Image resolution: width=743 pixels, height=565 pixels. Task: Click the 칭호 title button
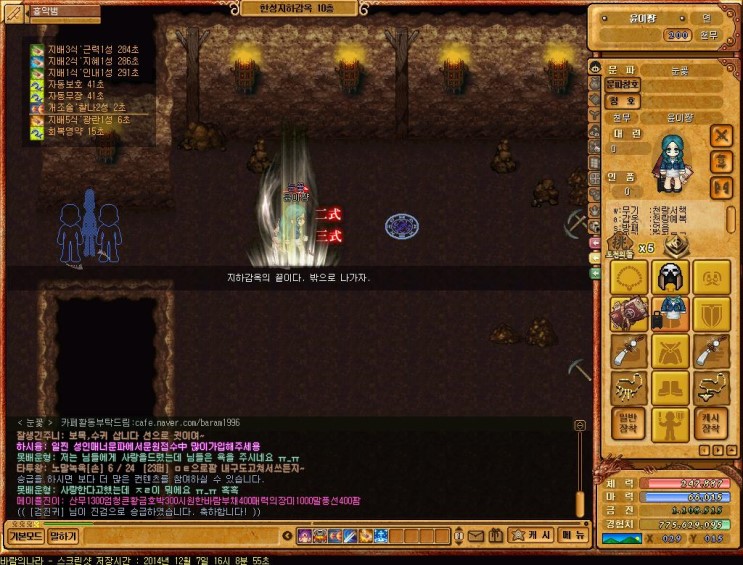pos(622,100)
